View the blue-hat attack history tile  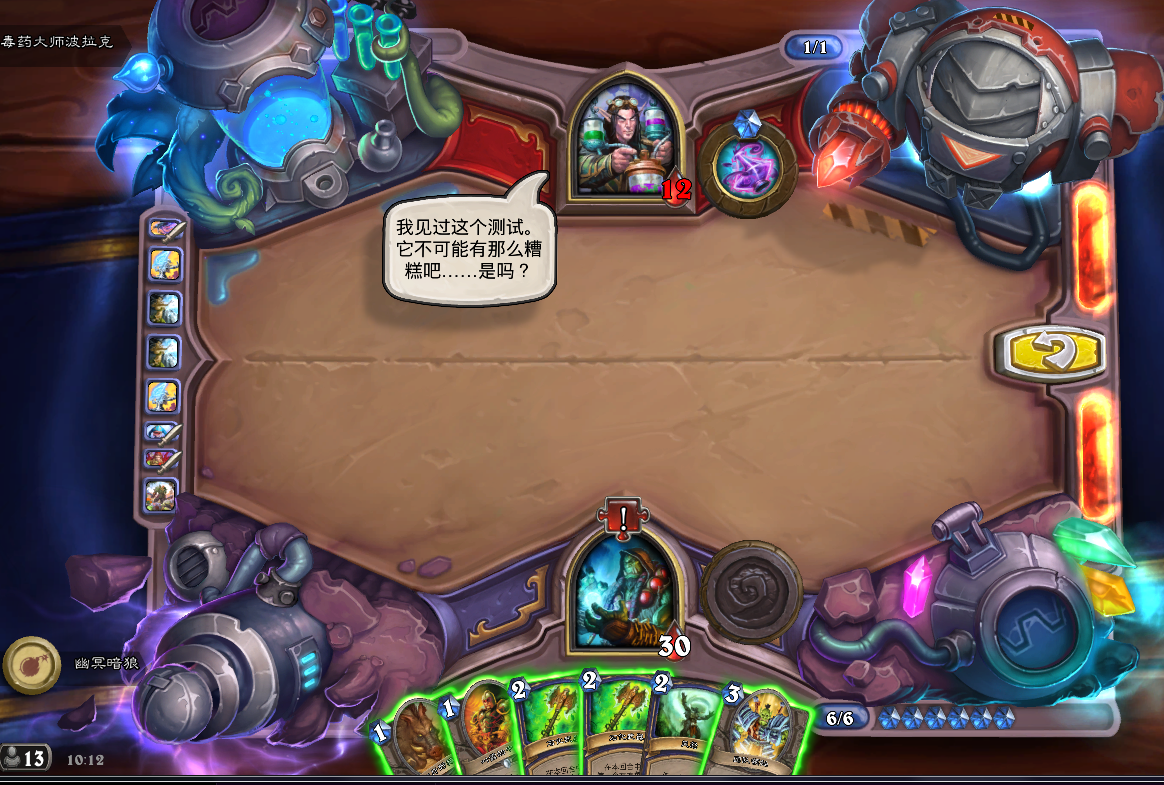click(162, 432)
